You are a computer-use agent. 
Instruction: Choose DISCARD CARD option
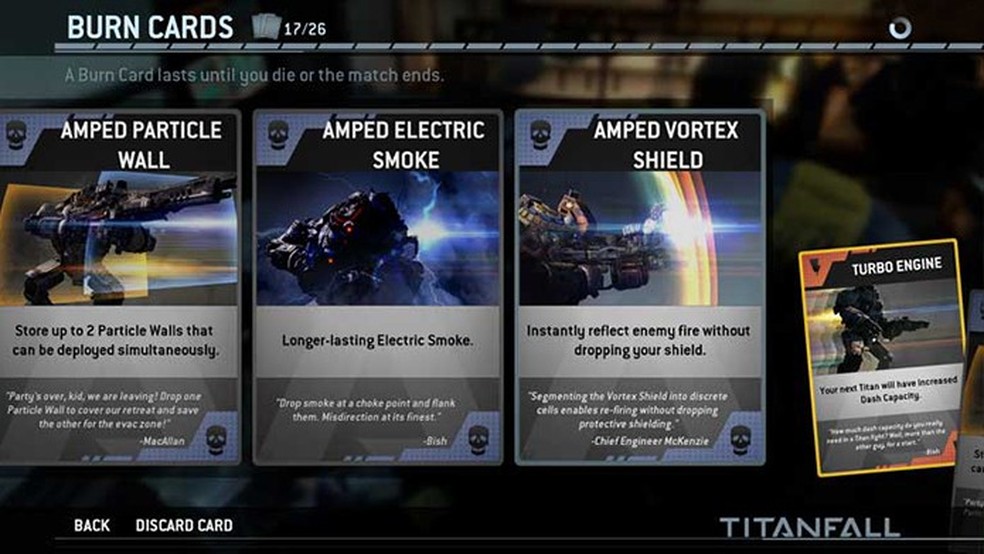coord(184,526)
